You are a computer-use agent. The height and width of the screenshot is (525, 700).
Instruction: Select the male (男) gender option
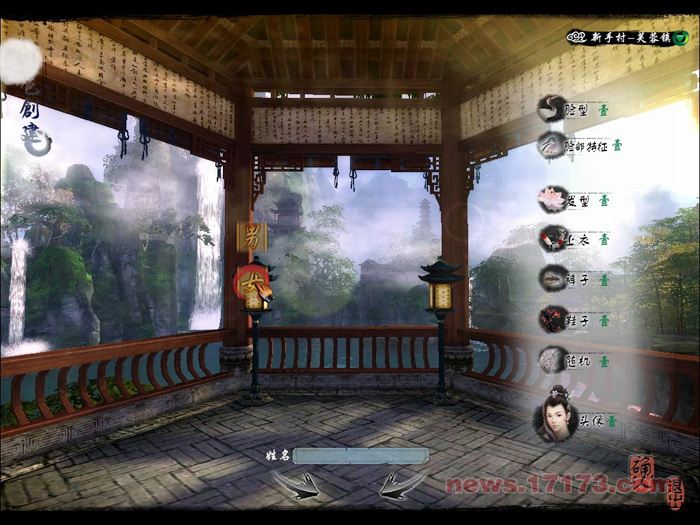coord(251,237)
